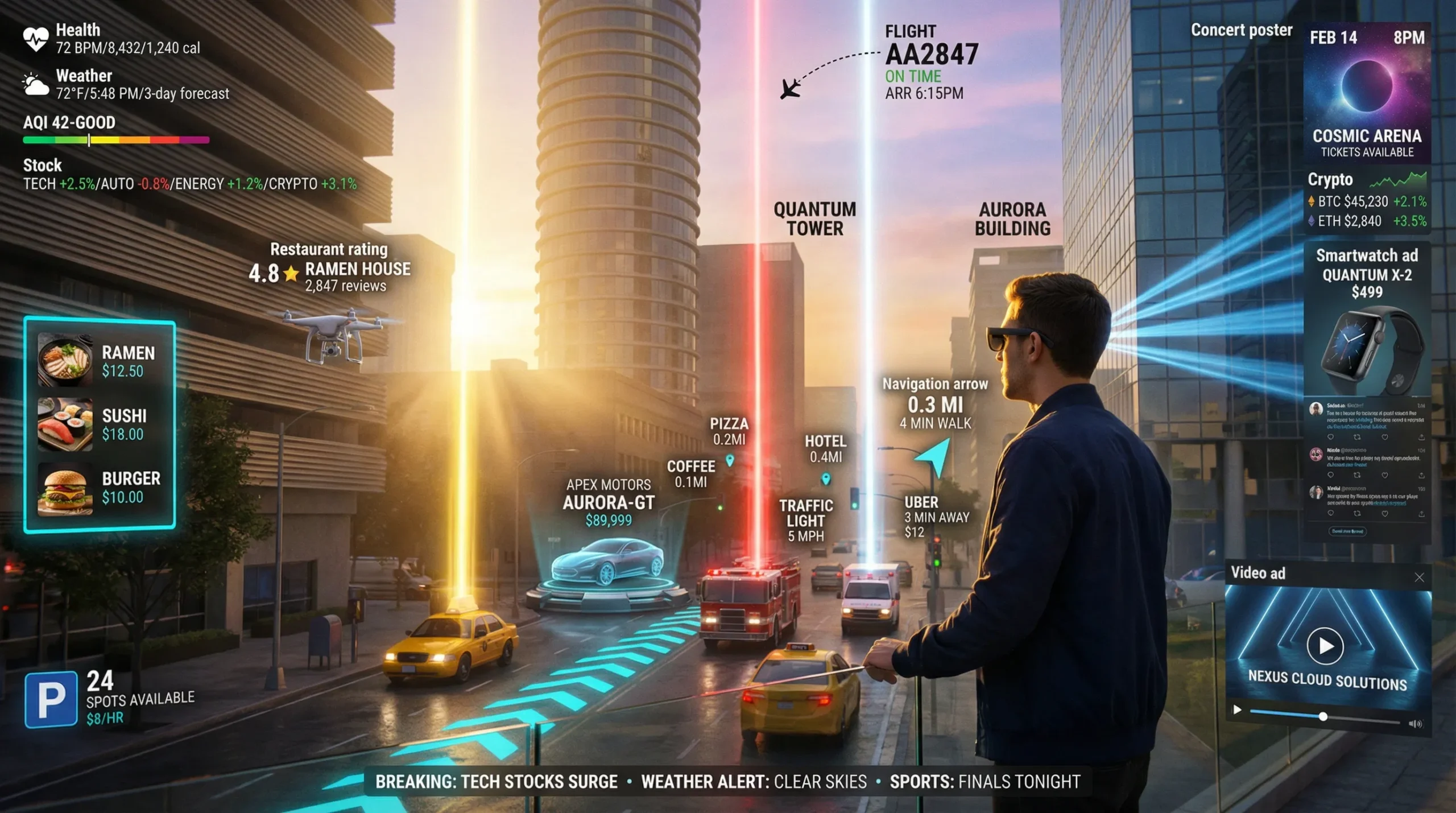This screenshot has width=1456, height=813.
Task: Open the Cosmic Arena concert poster
Action: (x=1367, y=91)
